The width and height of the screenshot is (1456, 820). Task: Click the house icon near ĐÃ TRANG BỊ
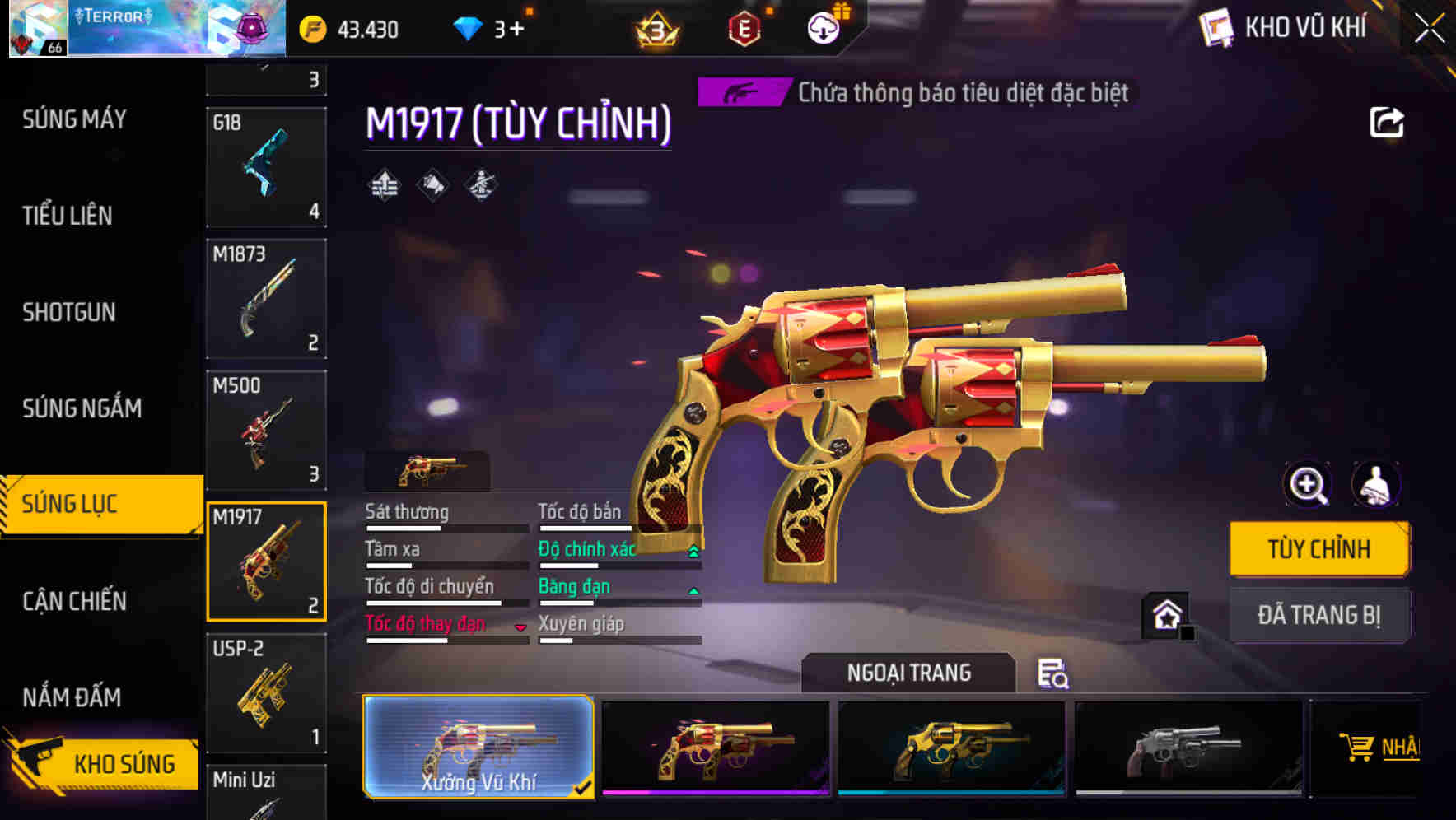(1167, 614)
